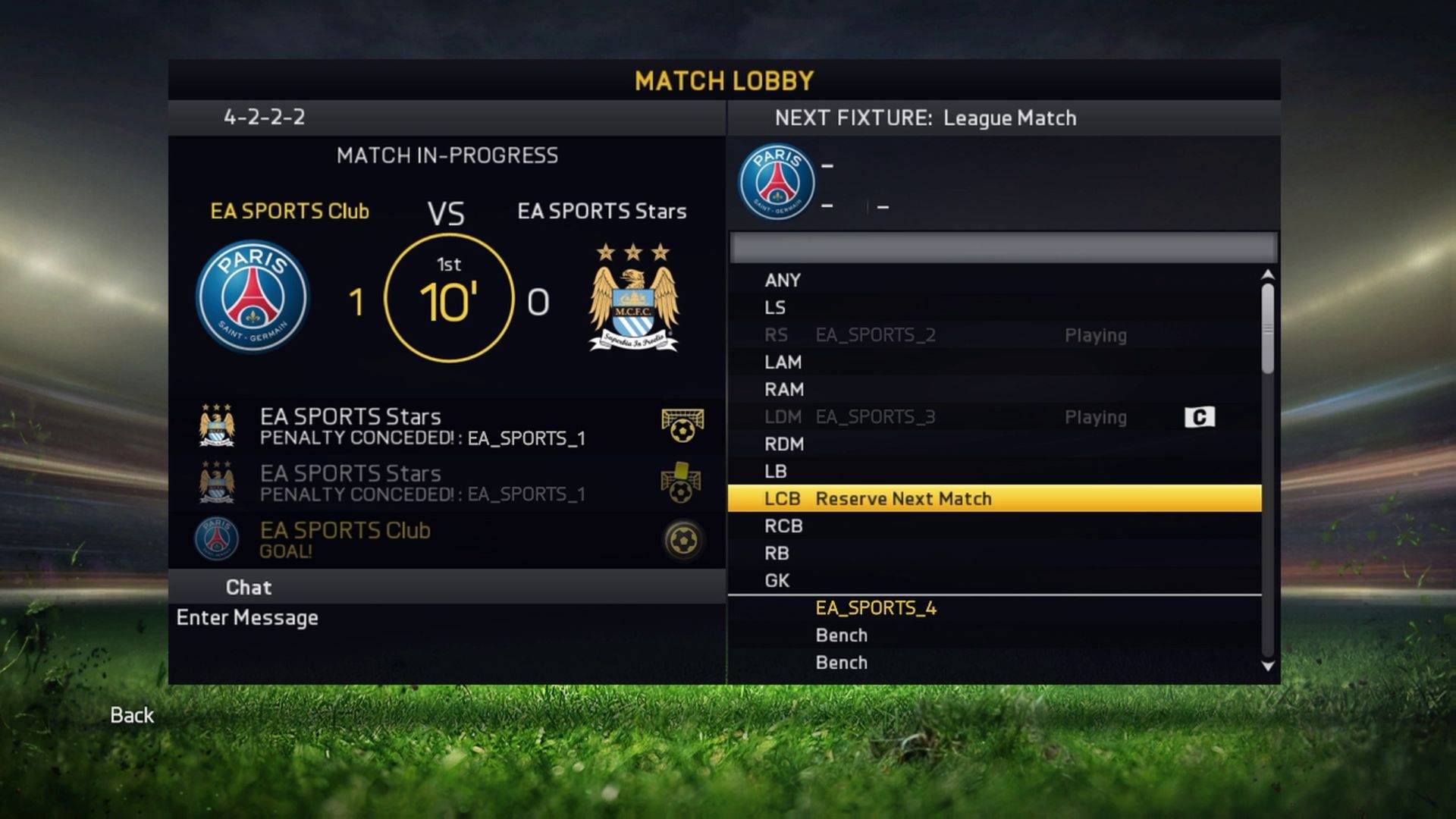Reserve the LCB position for next match
This screenshot has width=1456, height=819.
pyautogui.click(x=993, y=499)
